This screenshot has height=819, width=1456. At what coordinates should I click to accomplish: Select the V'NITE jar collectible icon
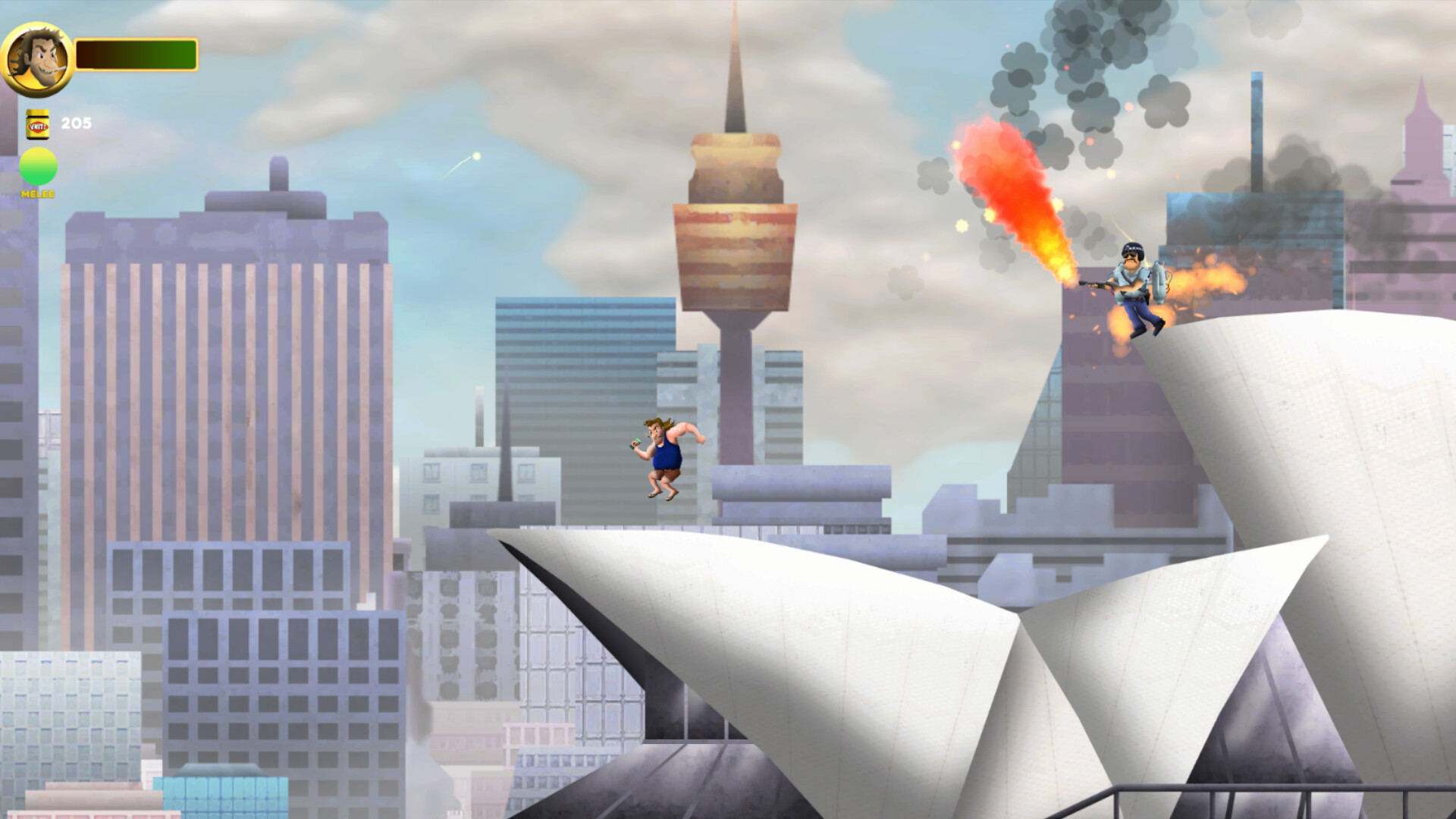pos(39,124)
